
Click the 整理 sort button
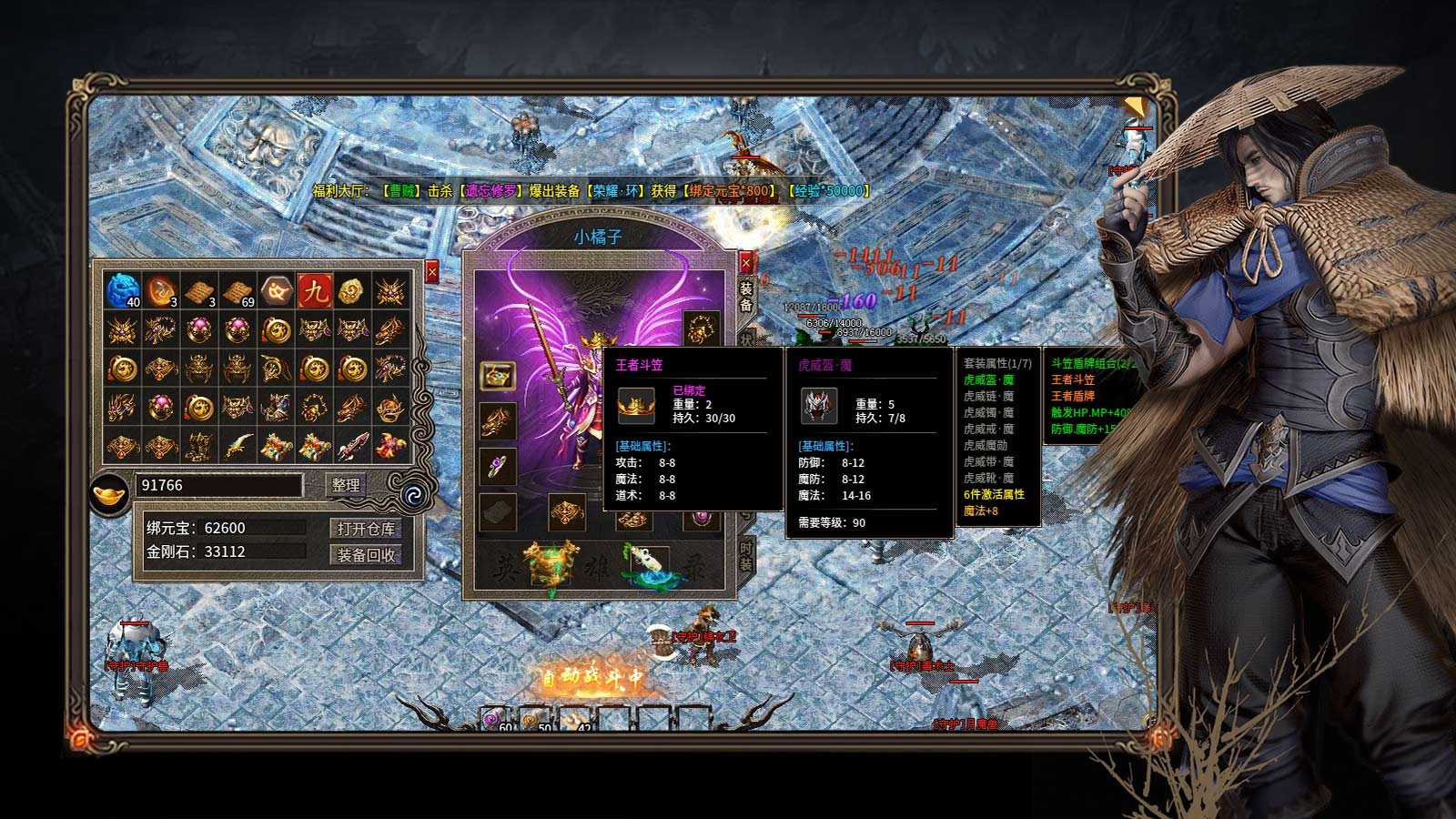click(x=346, y=485)
